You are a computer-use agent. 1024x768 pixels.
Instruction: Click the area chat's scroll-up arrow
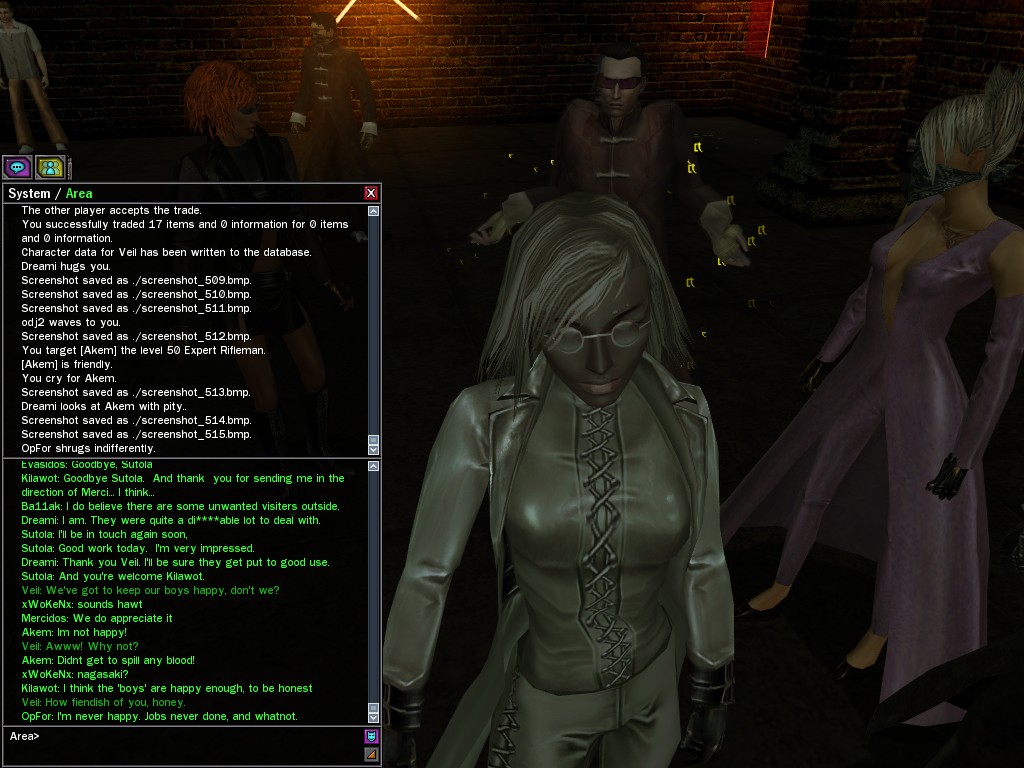click(x=374, y=466)
